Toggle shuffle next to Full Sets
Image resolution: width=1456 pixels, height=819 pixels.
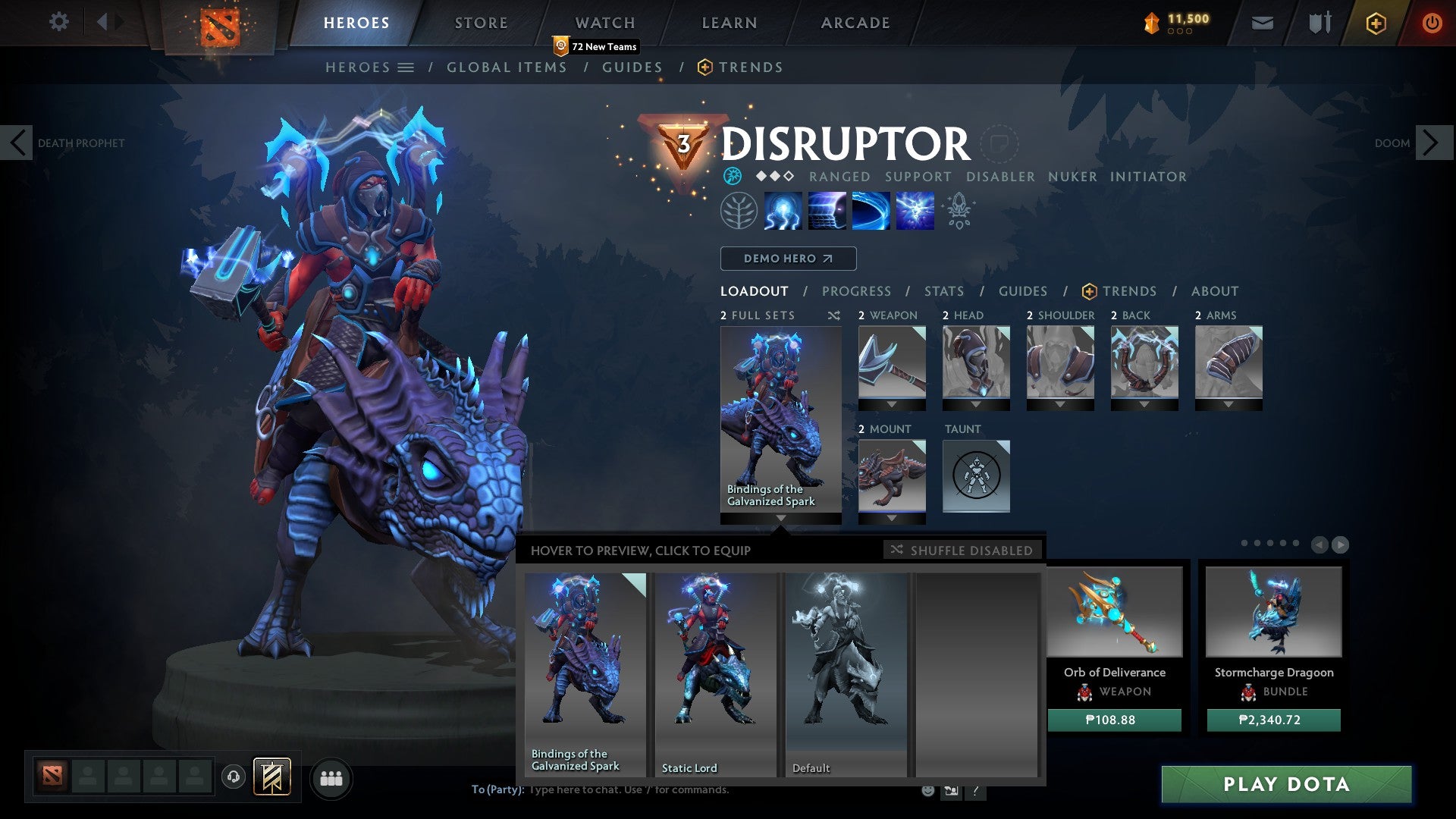(x=833, y=315)
